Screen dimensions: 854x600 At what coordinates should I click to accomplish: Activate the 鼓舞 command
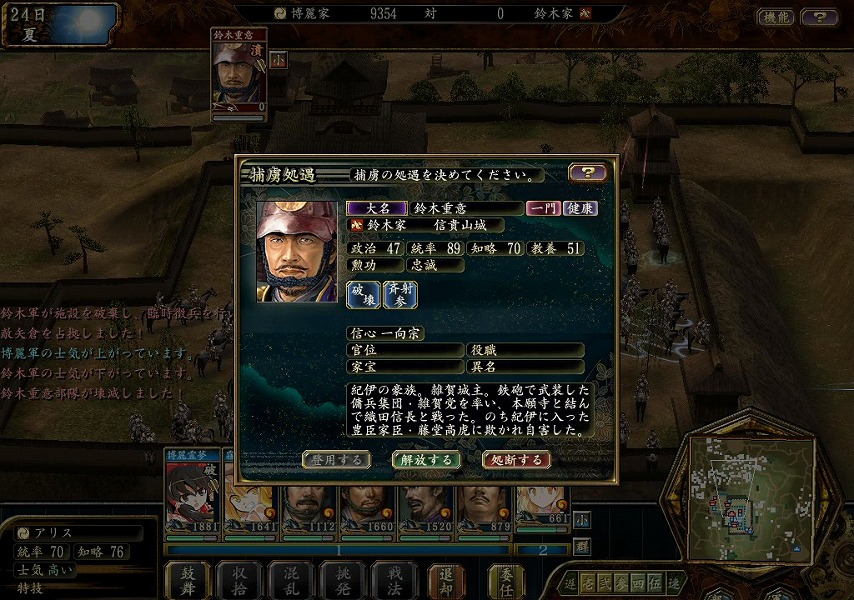tap(188, 579)
